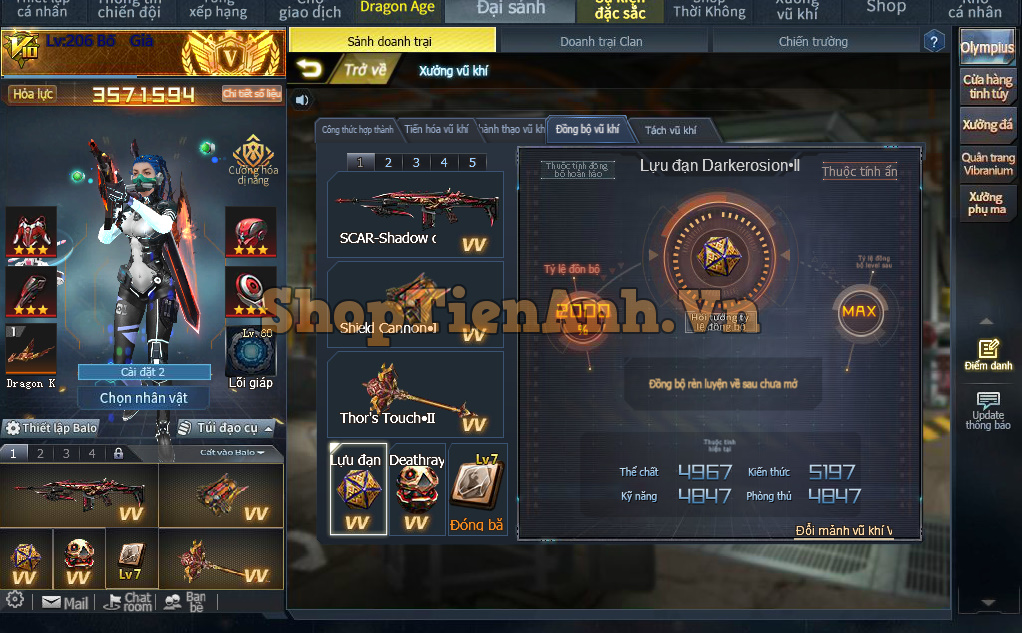Viewport: 1022px width, 633px height.
Task: Select Dragon Age in the top menu
Action: [x=397, y=8]
